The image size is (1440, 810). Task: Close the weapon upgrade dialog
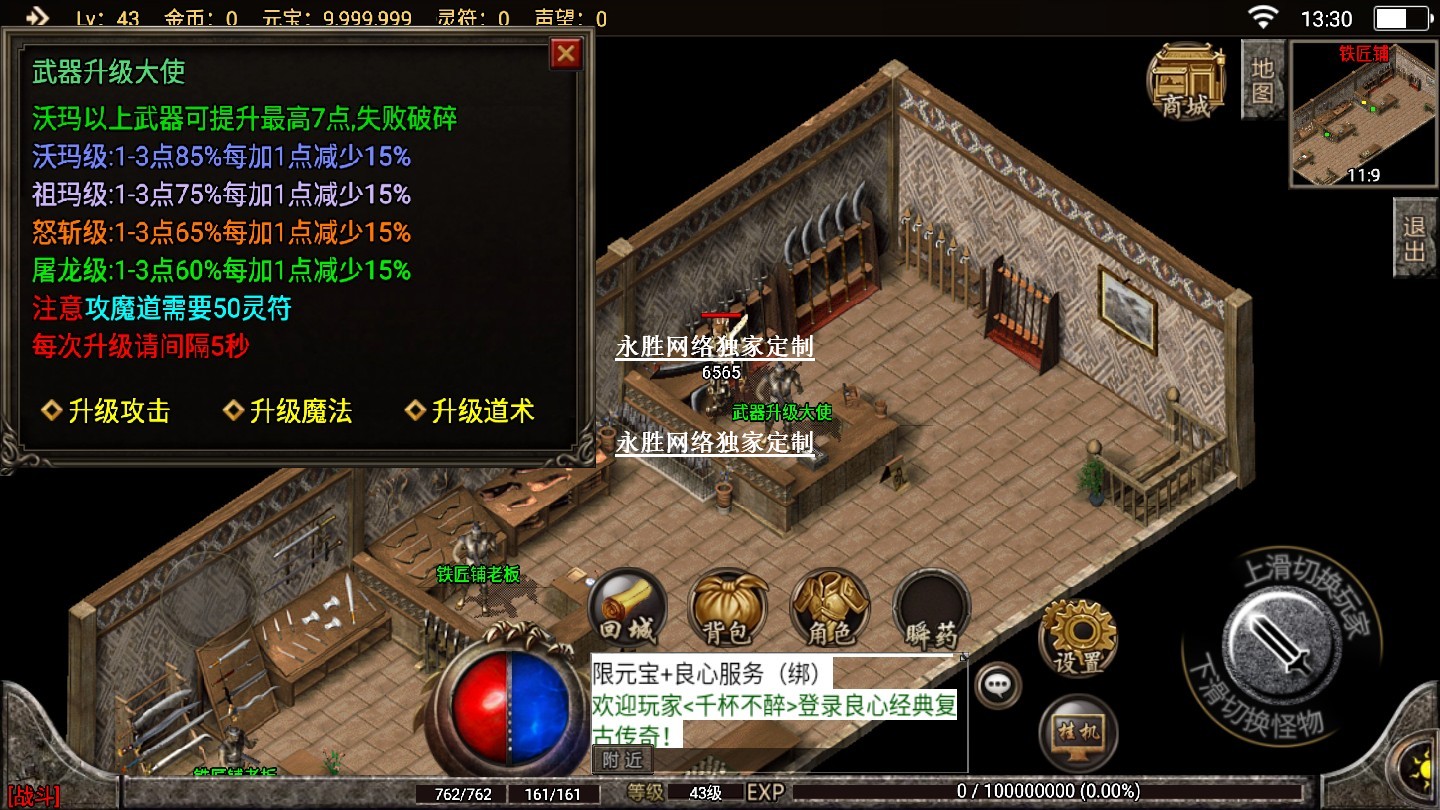pos(566,53)
